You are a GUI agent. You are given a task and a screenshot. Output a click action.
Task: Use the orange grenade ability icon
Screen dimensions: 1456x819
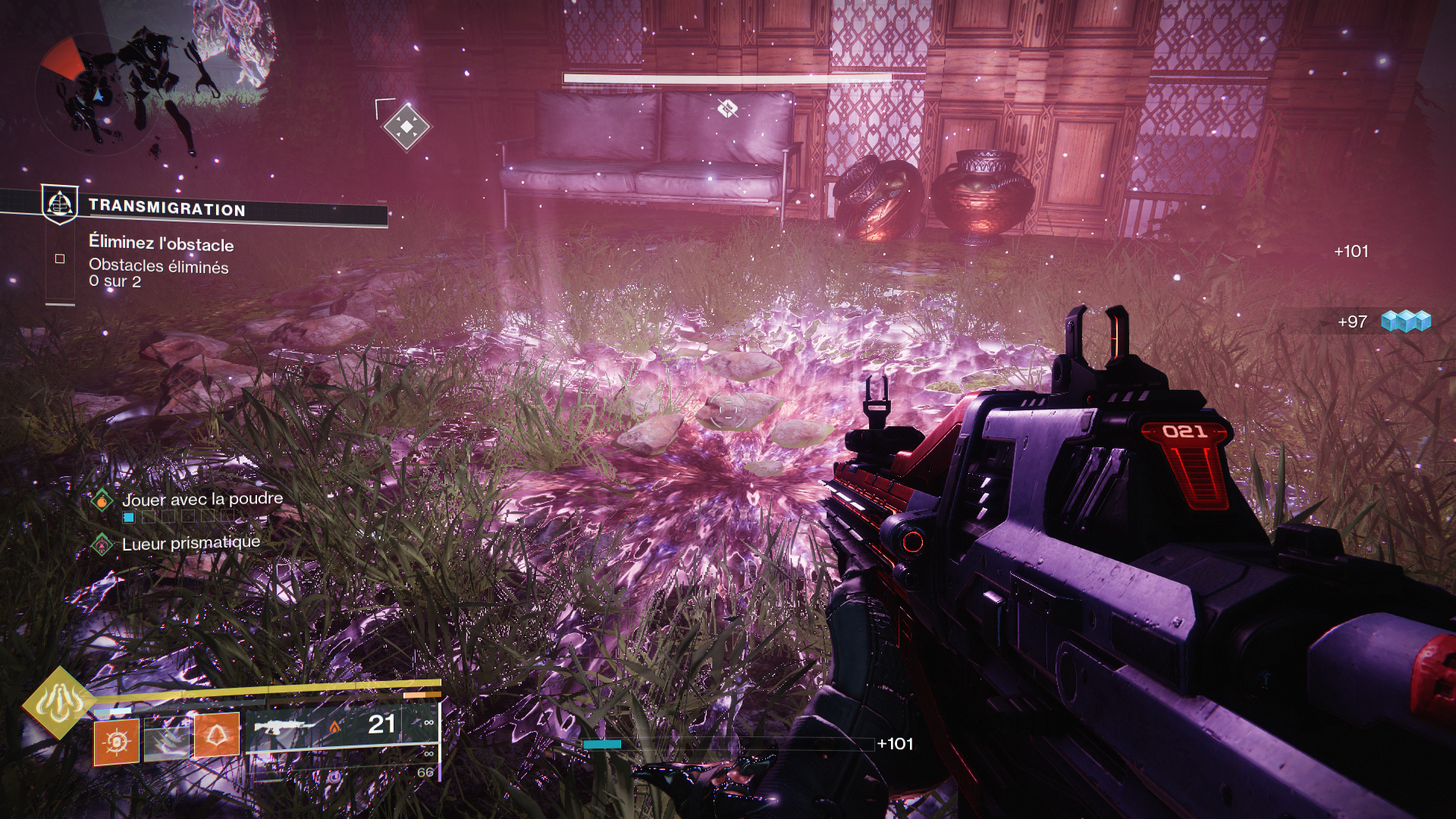click(x=116, y=741)
